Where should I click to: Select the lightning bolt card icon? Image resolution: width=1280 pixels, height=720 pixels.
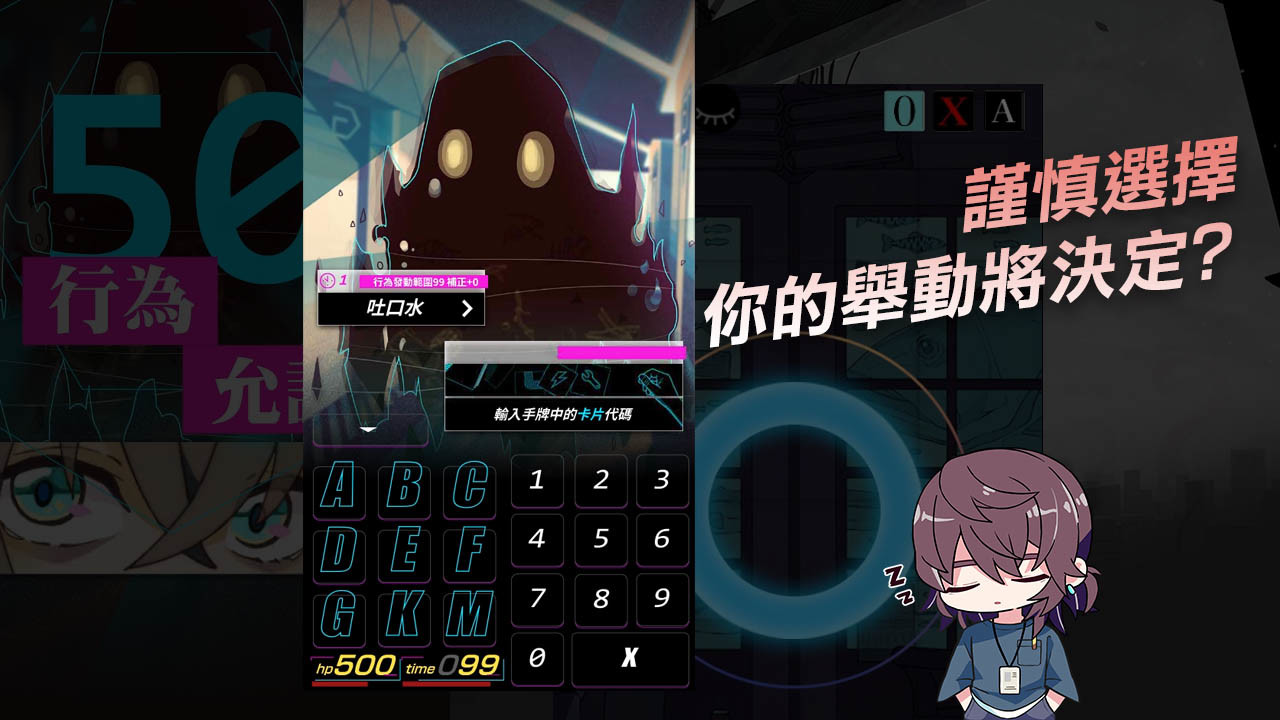(560, 379)
